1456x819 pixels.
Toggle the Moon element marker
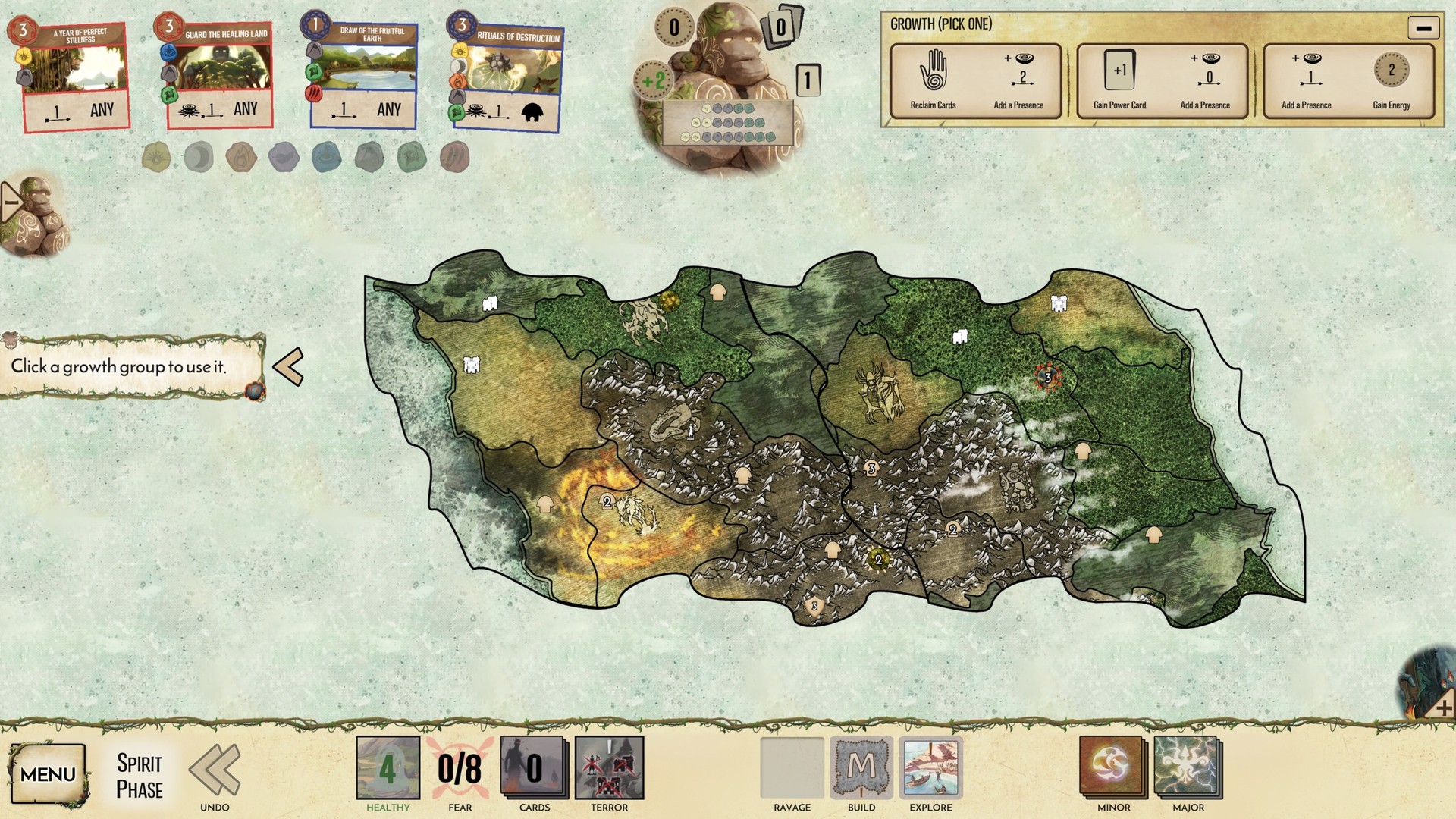tap(198, 157)
